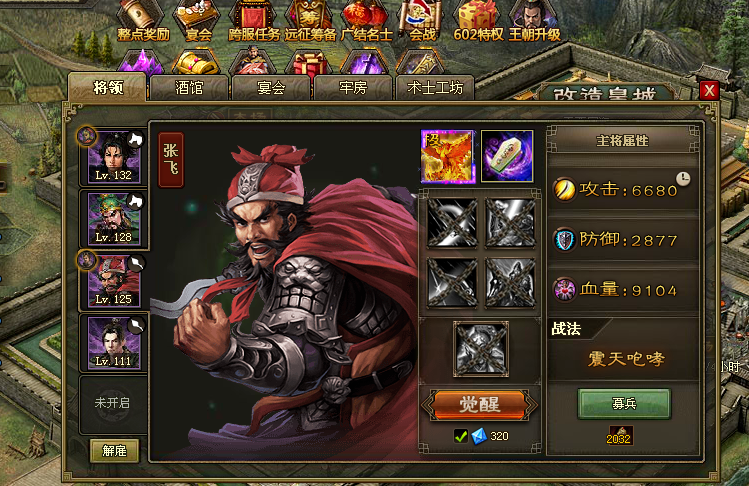Open the 王朝升级 dynasty upgrade icon

click(534, 20)
